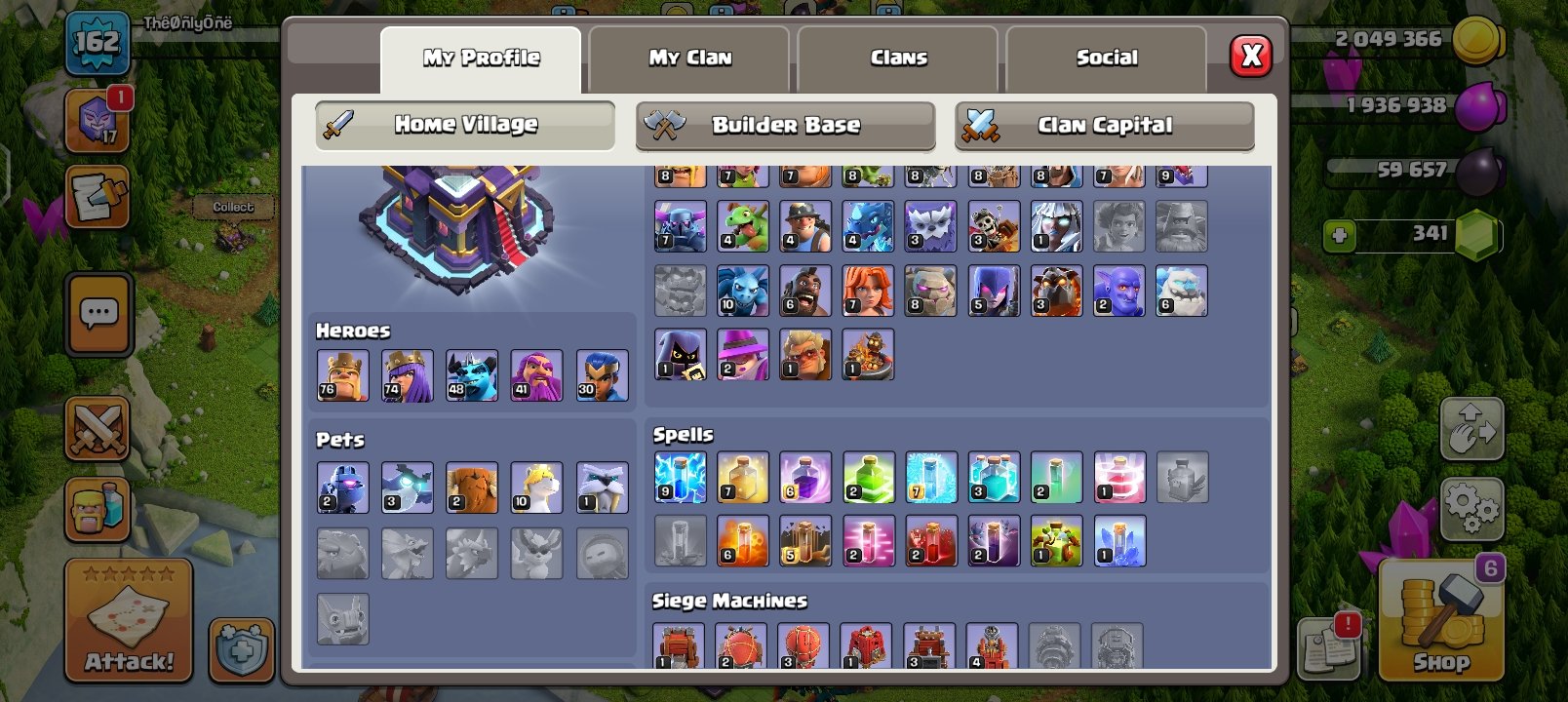Open the game Settings gear
The image size is (1568, 702).
click(x=1475, y=507)
